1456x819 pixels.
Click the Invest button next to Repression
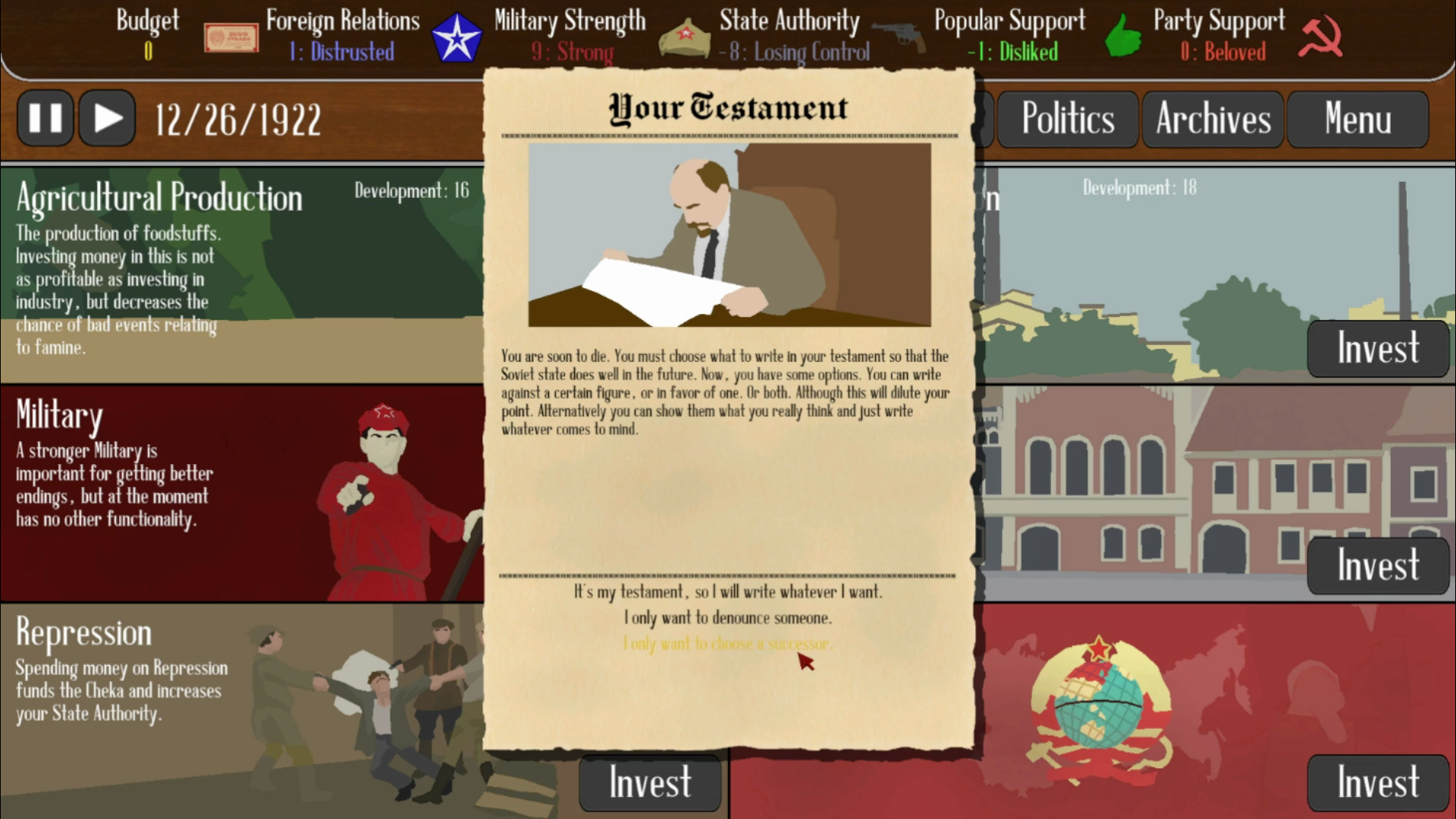click(x=650, y=782)
